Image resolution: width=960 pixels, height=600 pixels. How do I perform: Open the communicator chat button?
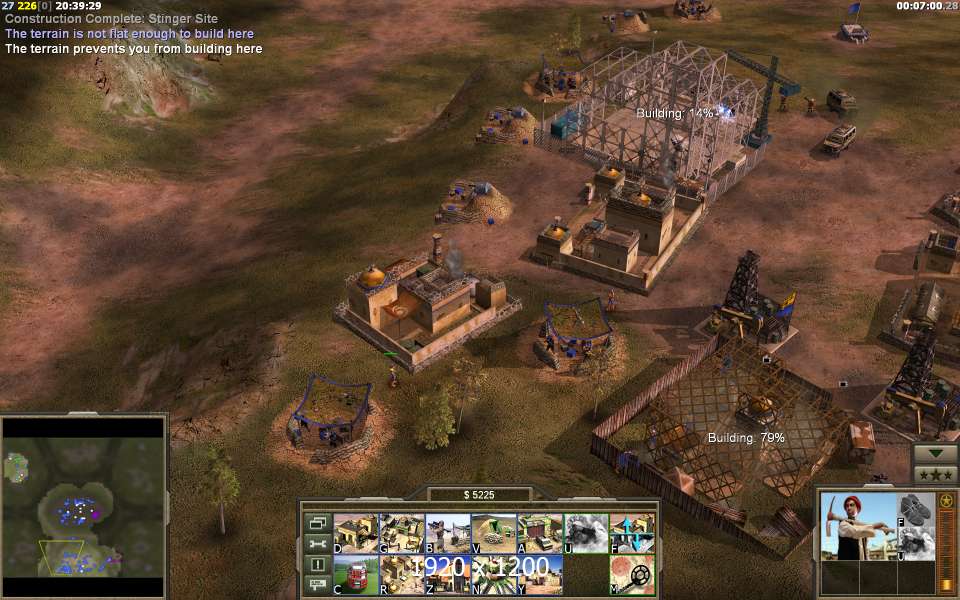pyautogui.click(x=318, y=584)
